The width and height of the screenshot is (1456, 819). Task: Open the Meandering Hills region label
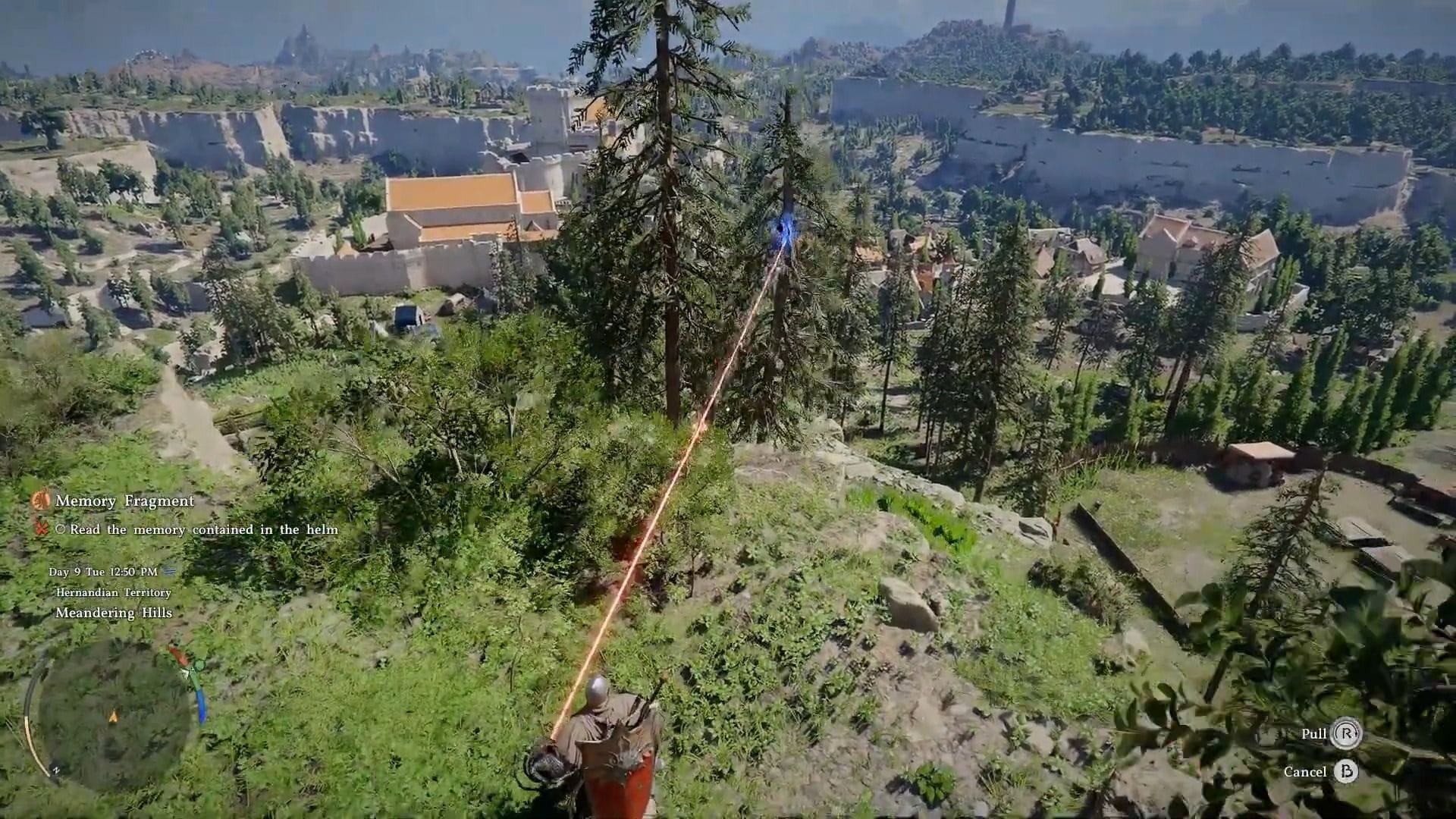tap(114, 612)
